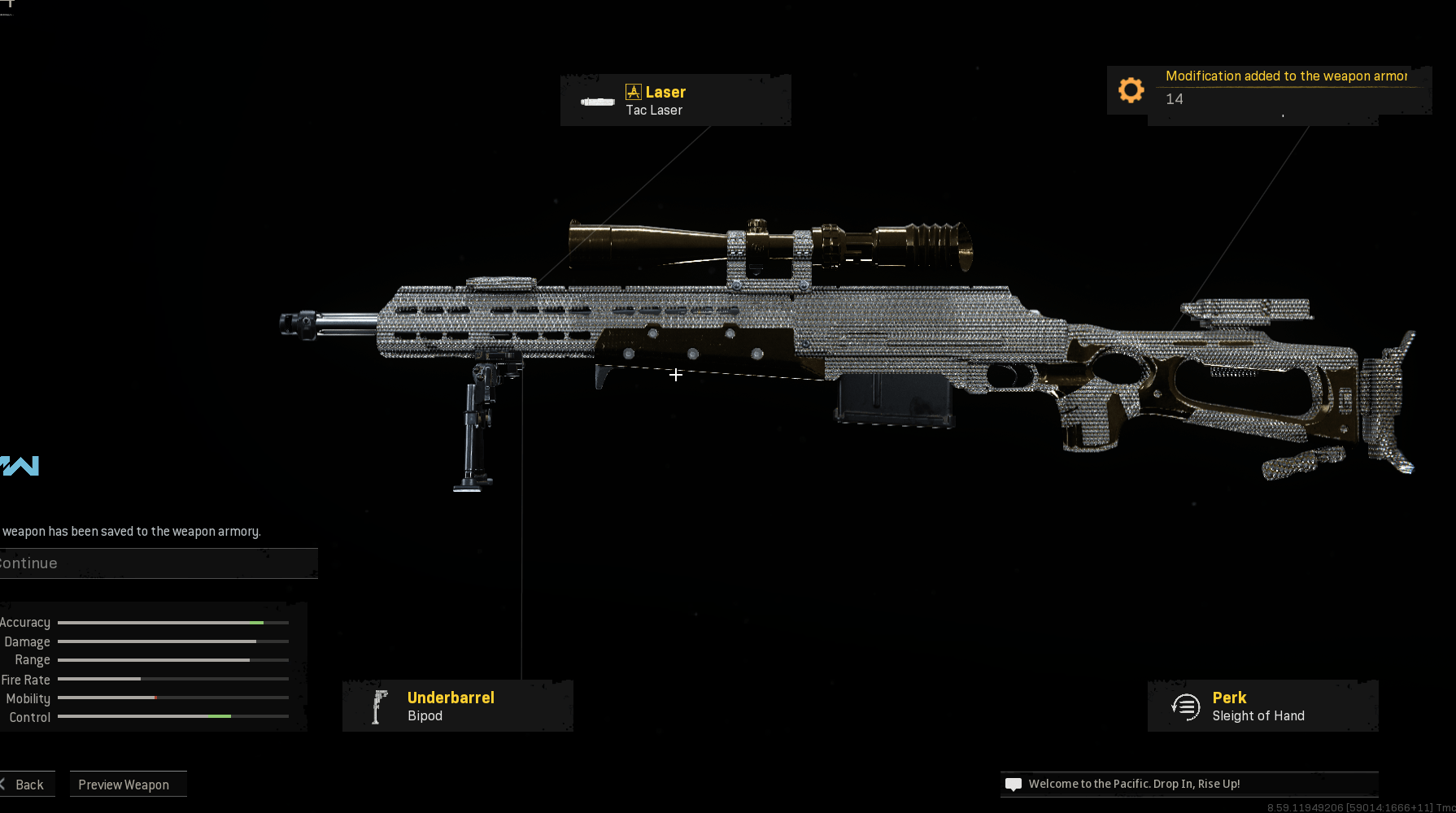Go Back to the previous menu

tap(26, 785)
